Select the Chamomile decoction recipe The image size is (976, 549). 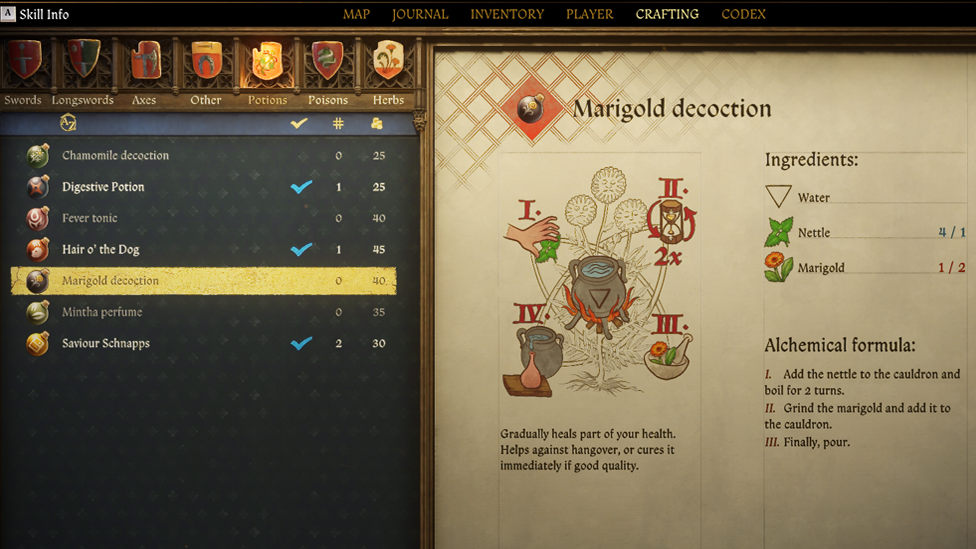pyautogui.click(x=115, y=156)
